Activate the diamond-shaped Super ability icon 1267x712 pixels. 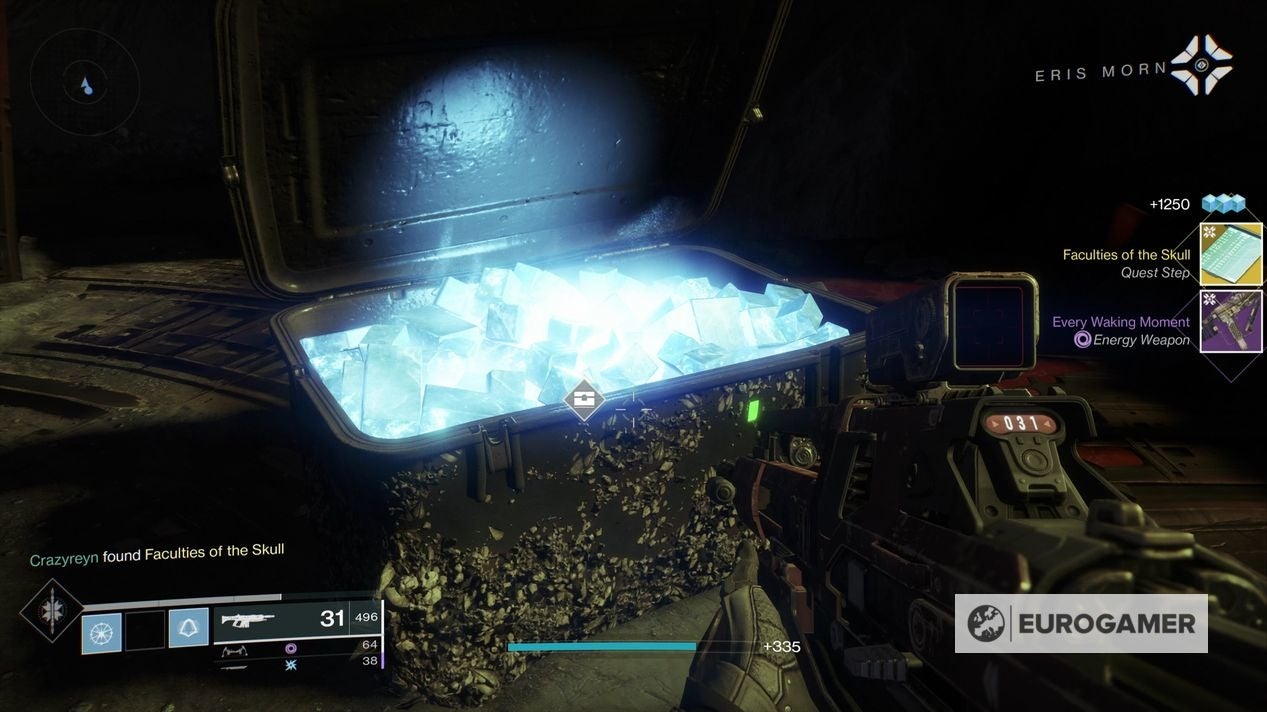pyautogui.click(x=51, y=610)
